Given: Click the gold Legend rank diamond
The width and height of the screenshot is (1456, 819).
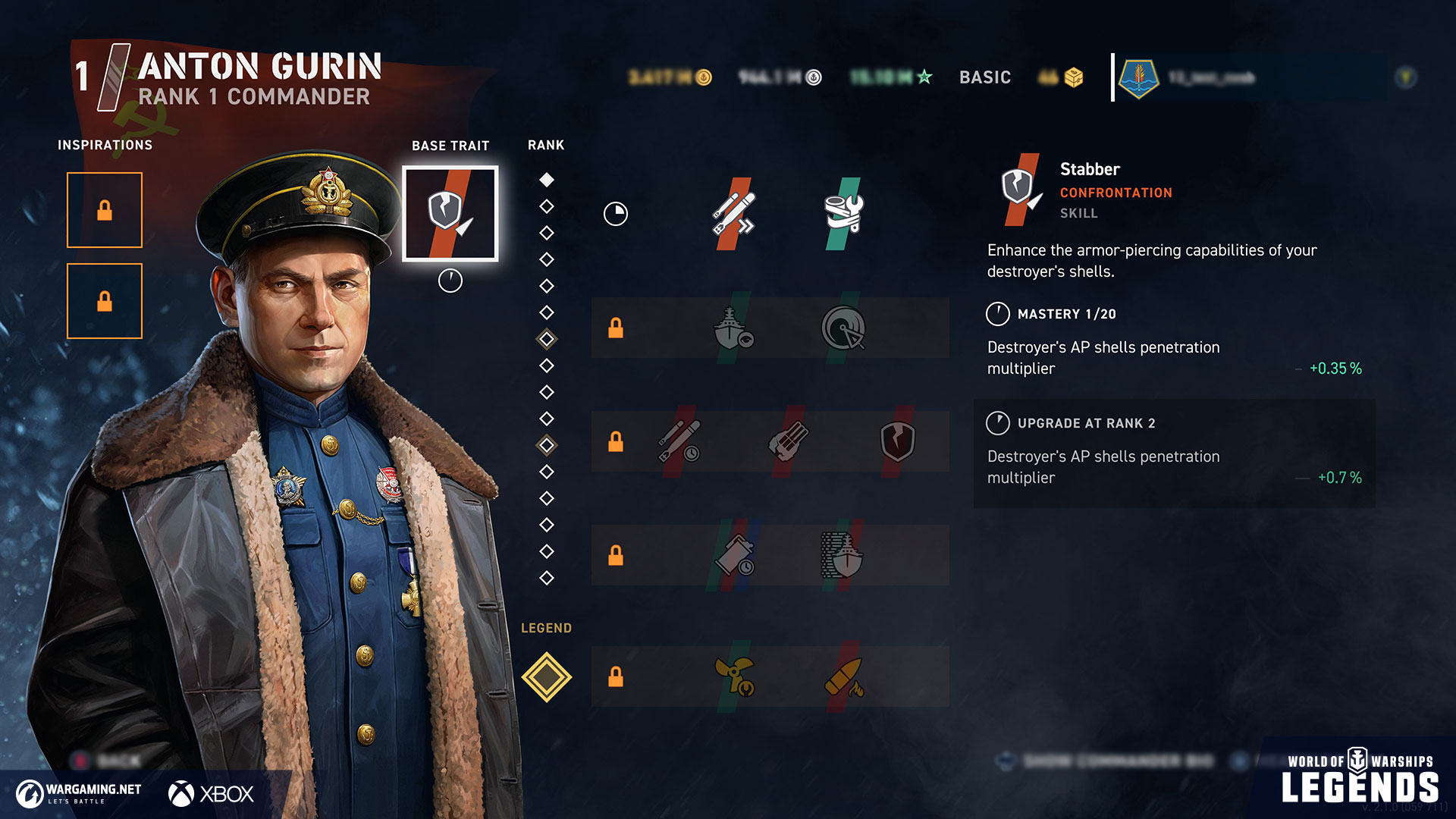Looking at the screenshot, I should pos(546,676).
